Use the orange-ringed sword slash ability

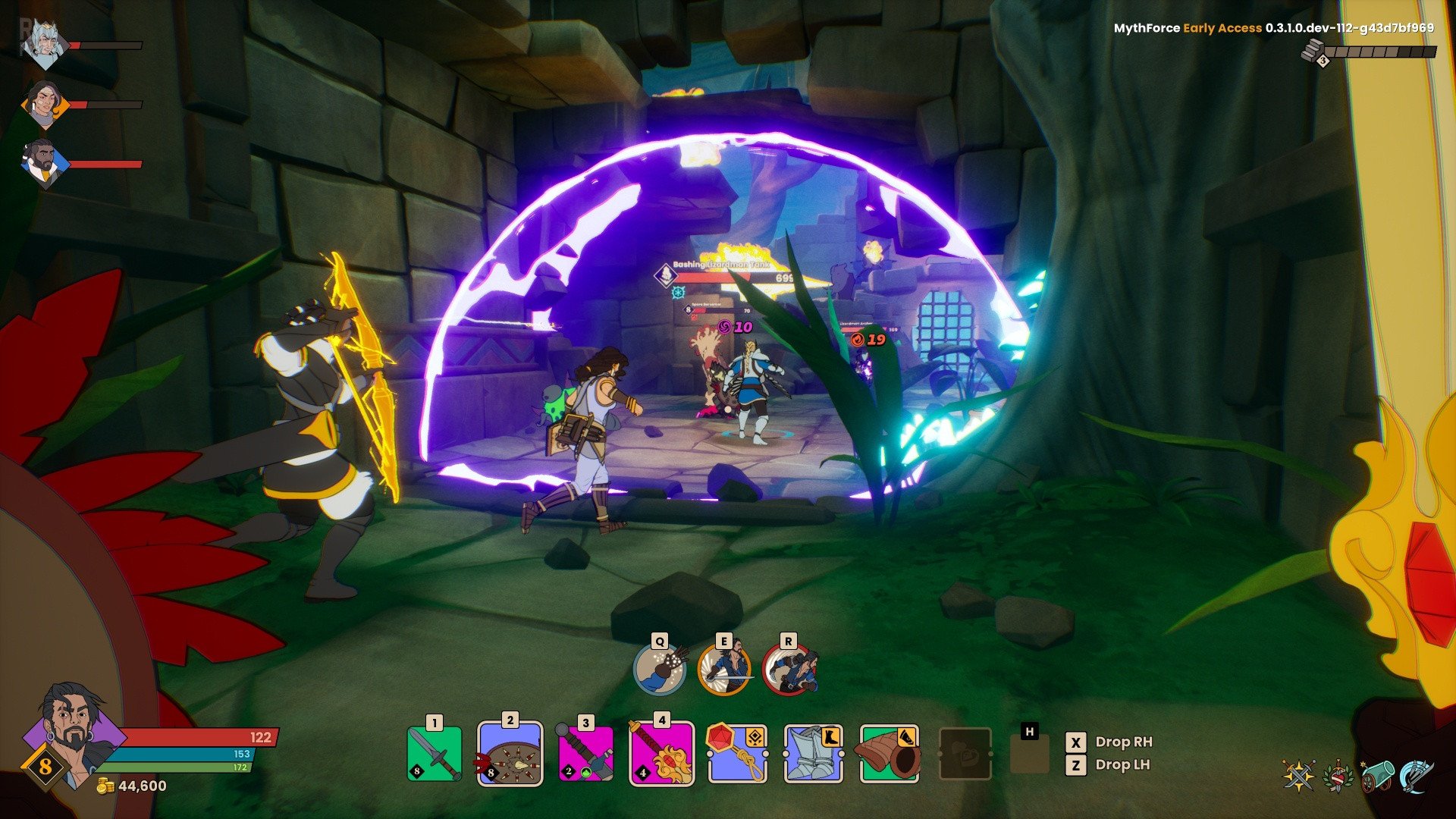tap(724, 669)
